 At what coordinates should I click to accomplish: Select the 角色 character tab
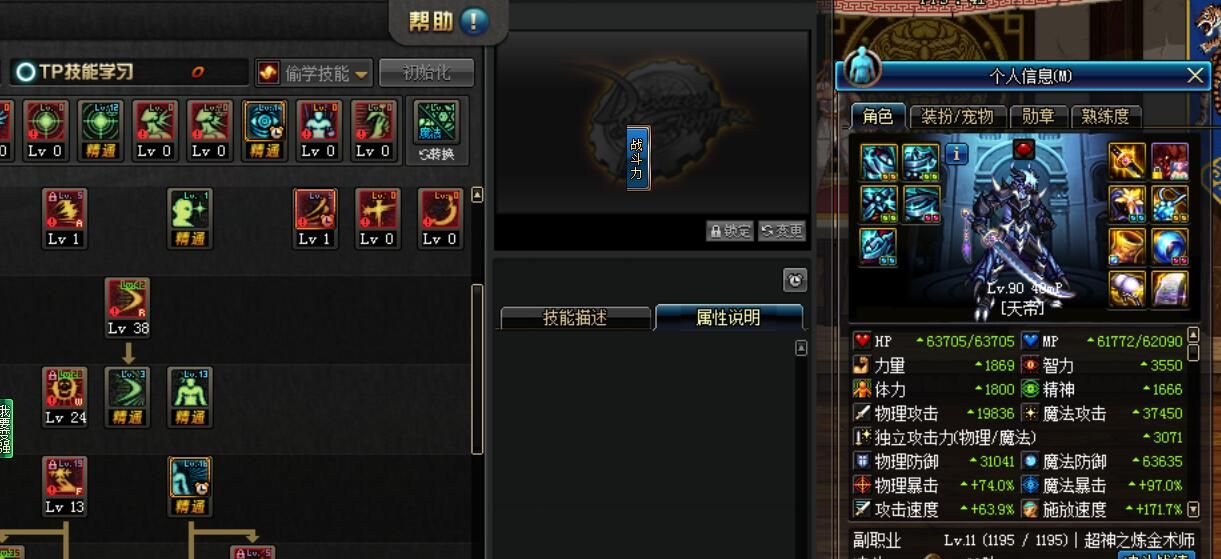pos(877,116)
